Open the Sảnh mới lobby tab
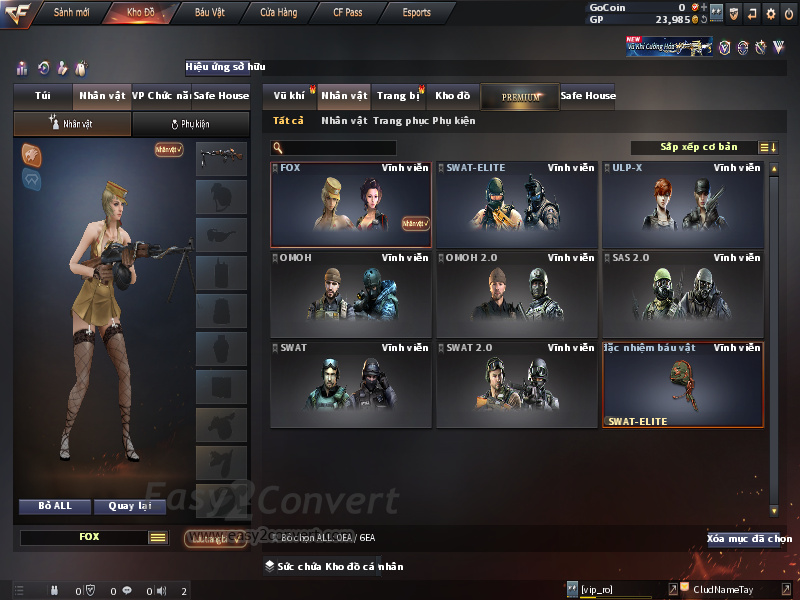Screen dimensions: 800x600 pos(71,13)
